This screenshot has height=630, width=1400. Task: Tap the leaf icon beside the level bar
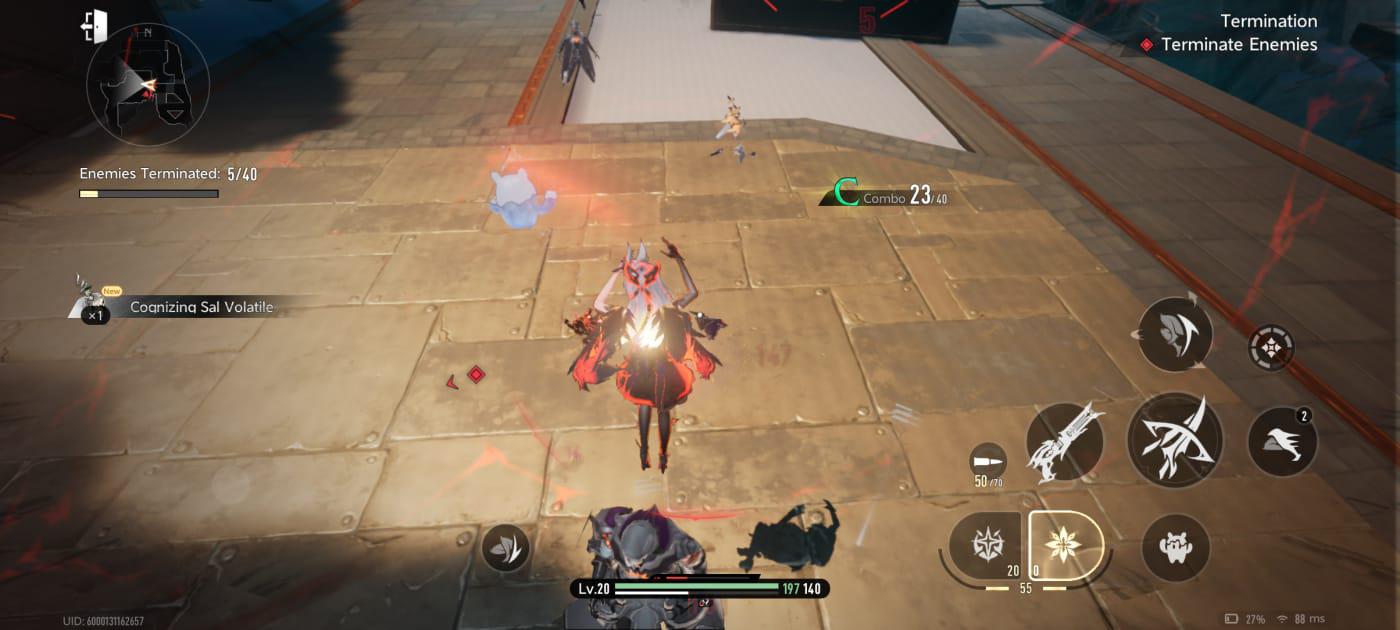(506, 547)
